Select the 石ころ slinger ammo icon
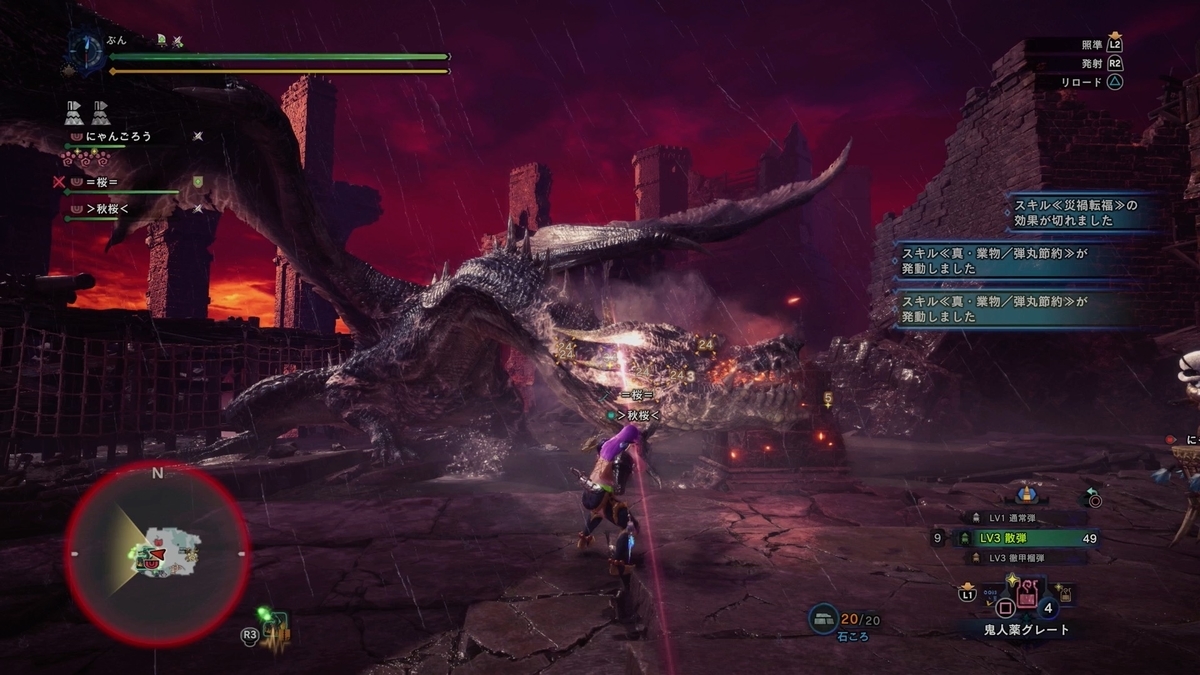The height and width of the screenshot is (675, 1200). [x=823, y=619]
